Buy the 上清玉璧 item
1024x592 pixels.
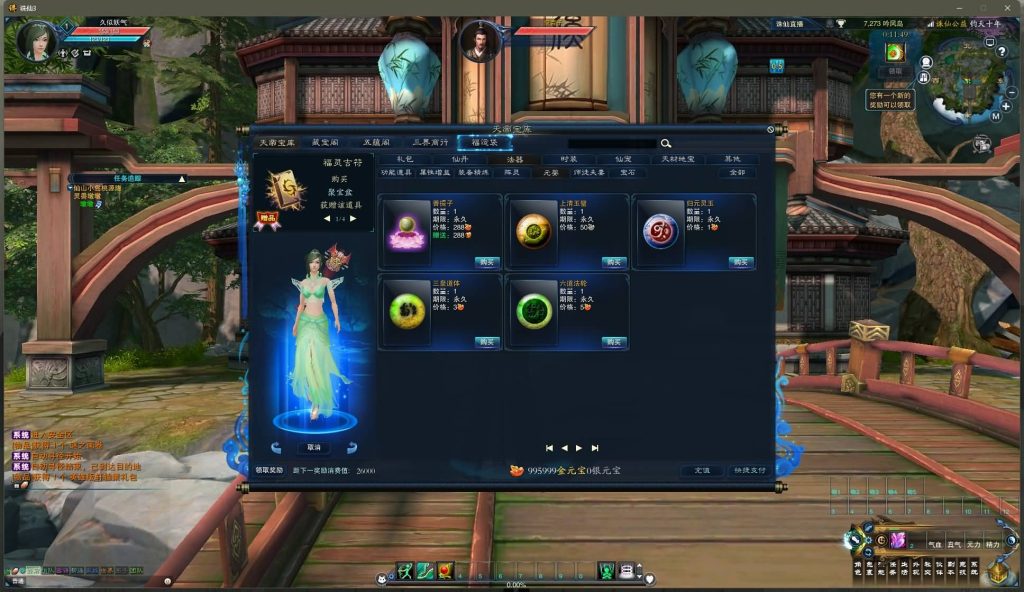point(614,261)
